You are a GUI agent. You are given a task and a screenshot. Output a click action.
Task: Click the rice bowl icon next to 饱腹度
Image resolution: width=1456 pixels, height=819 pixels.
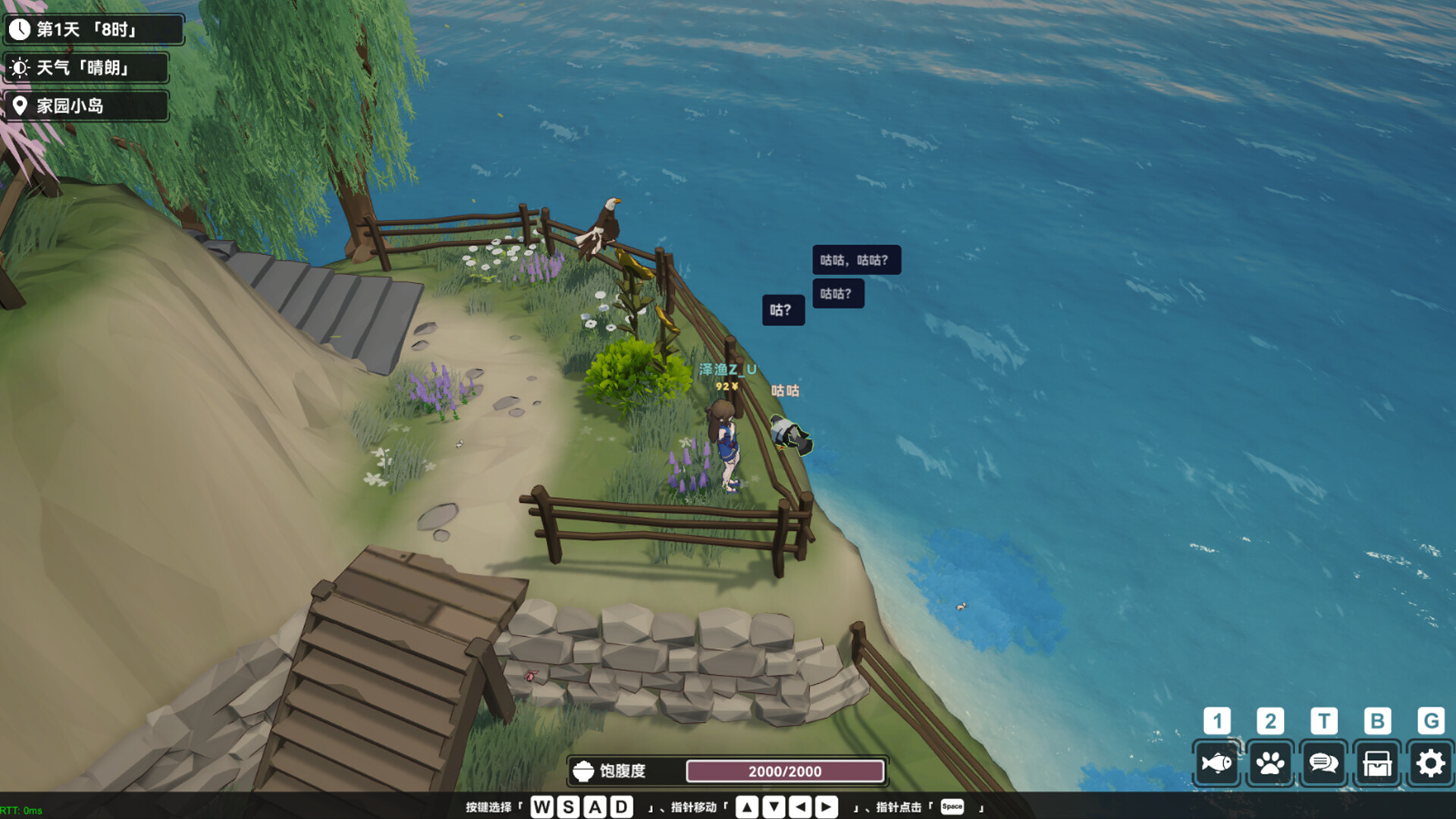(x=582, y=771)
